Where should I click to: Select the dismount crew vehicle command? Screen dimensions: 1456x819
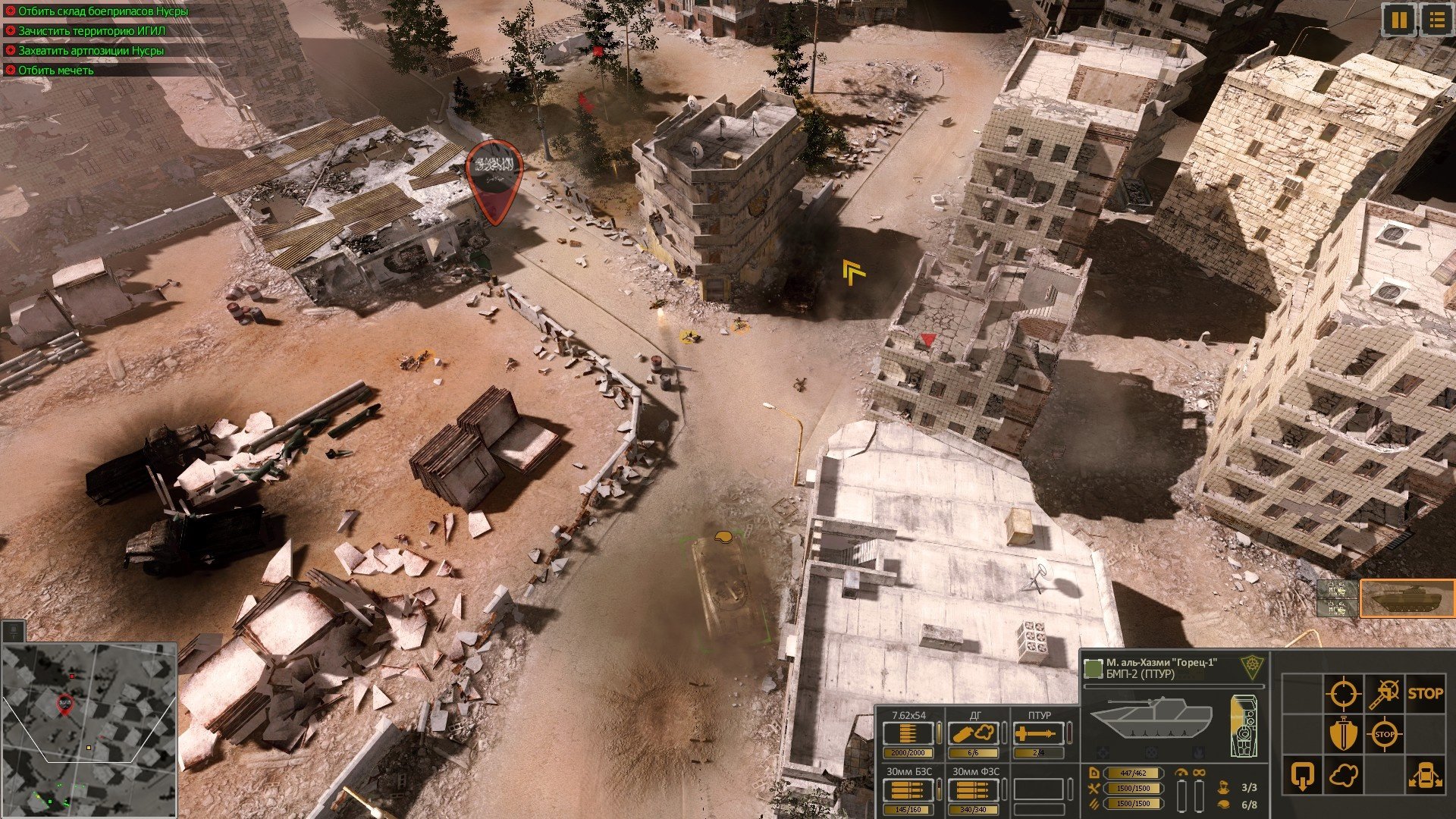click(1425, 776)
